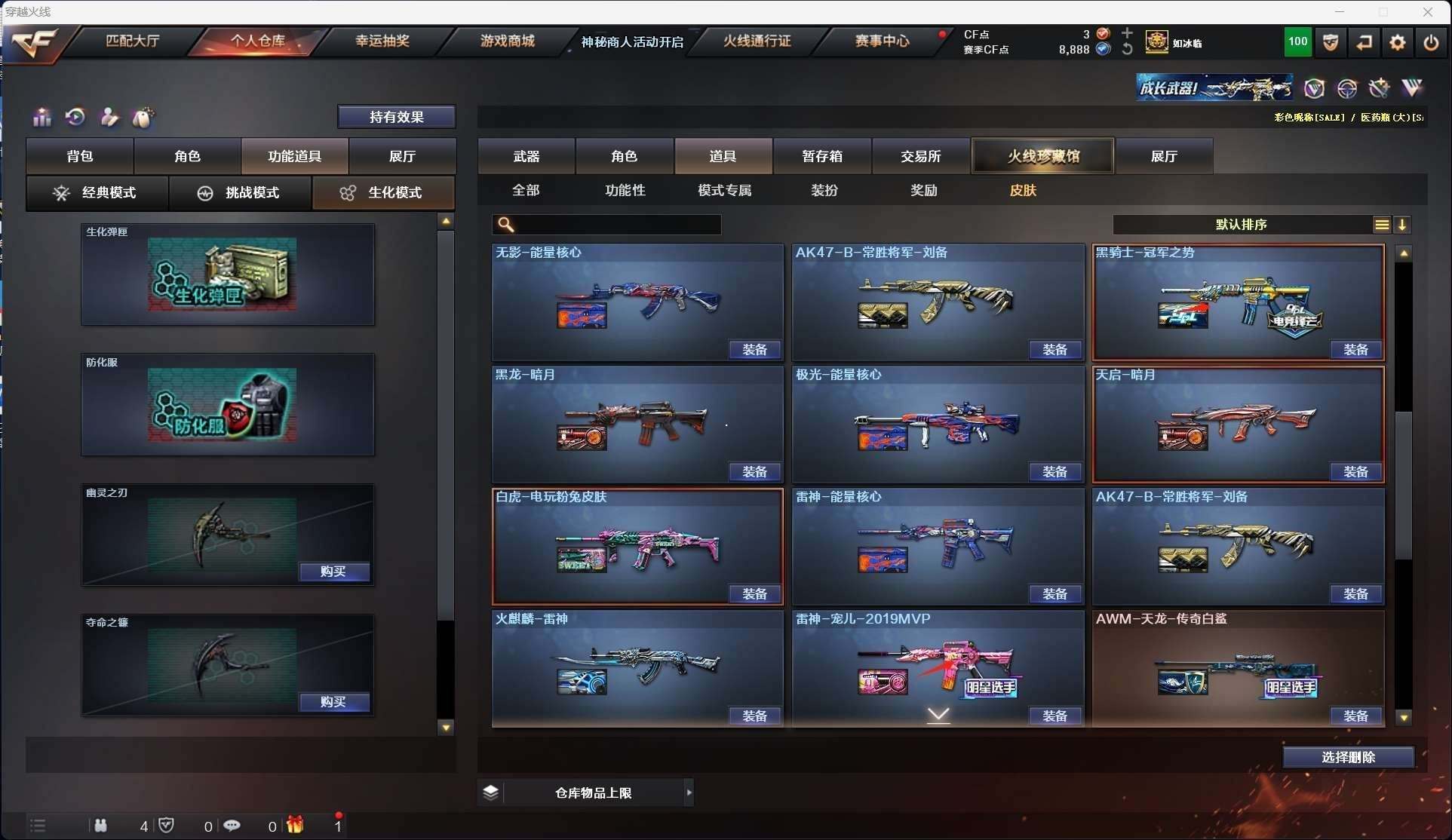Image resolution: width=1452 pixels, height=840 pixels.
Task: Equip the 无影-能量核心 skin
Action: [754, 350]
